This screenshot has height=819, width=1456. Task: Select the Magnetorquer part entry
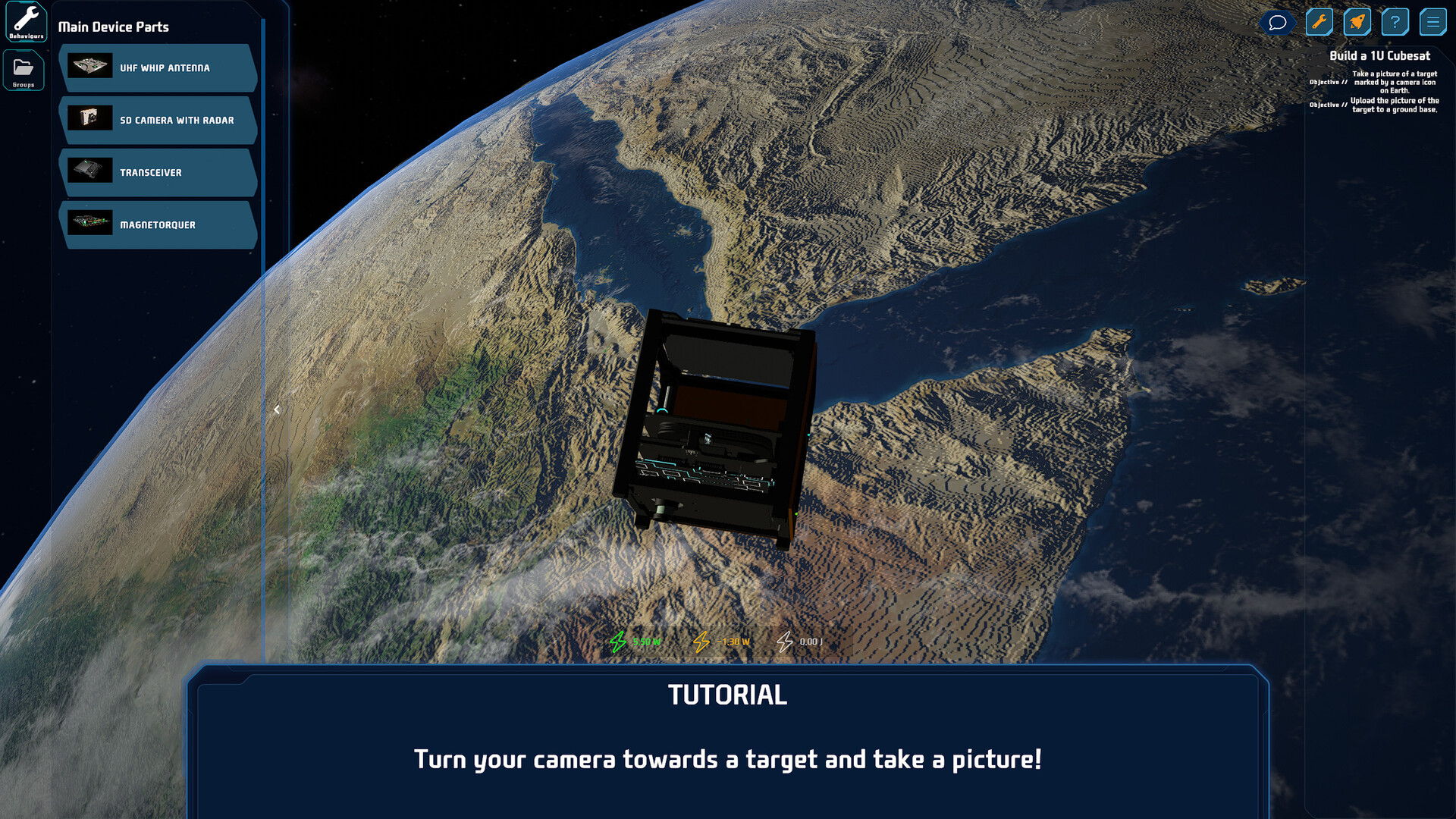click(x=158, y=224)
